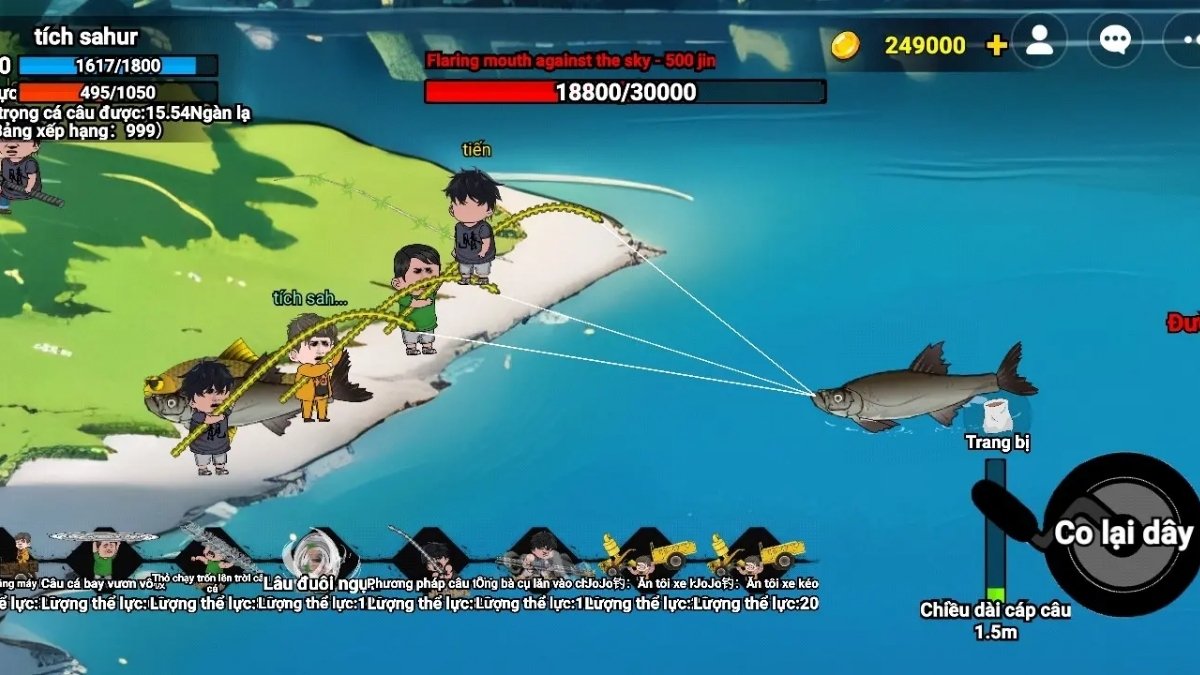Click the "Co lại dây" reel button
The width and height of the screenshot is (1200, 675).
pyautogui.click(x=1123, y=534)
